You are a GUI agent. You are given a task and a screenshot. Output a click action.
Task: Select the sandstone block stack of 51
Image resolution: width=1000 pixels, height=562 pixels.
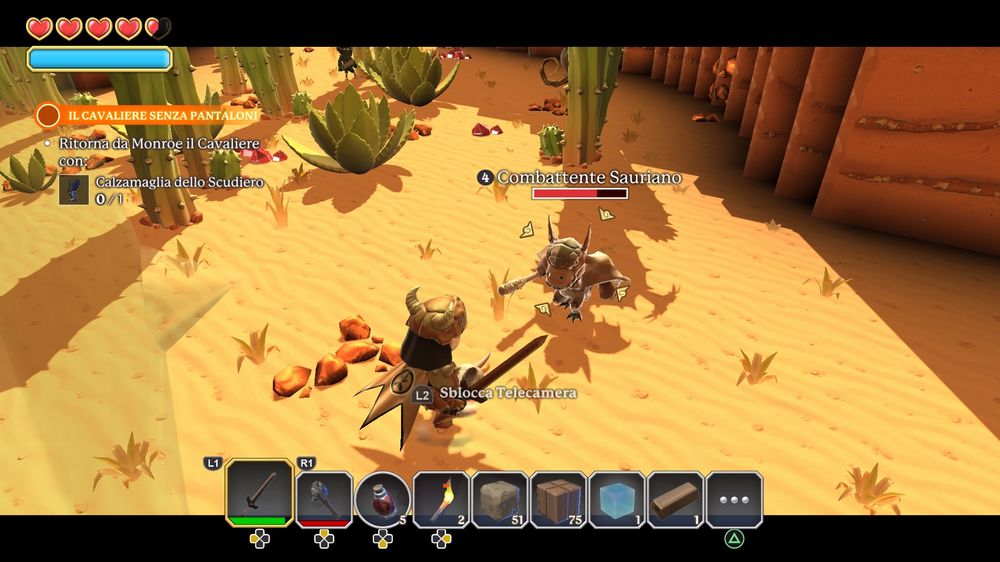coord(500,498)
